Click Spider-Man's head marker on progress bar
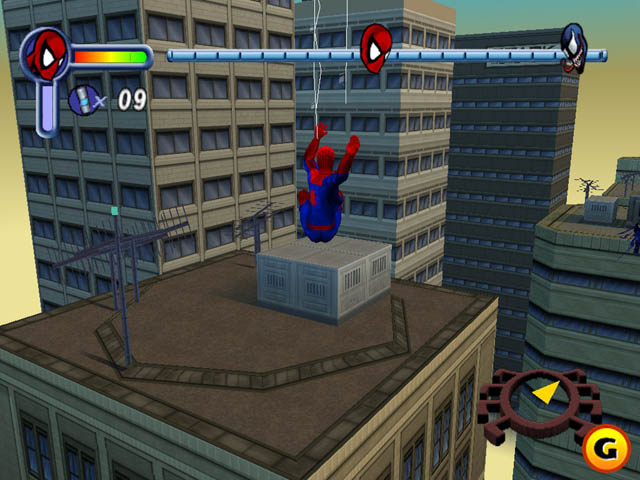This screenshot has height=480, width=640. coord(377,45)
